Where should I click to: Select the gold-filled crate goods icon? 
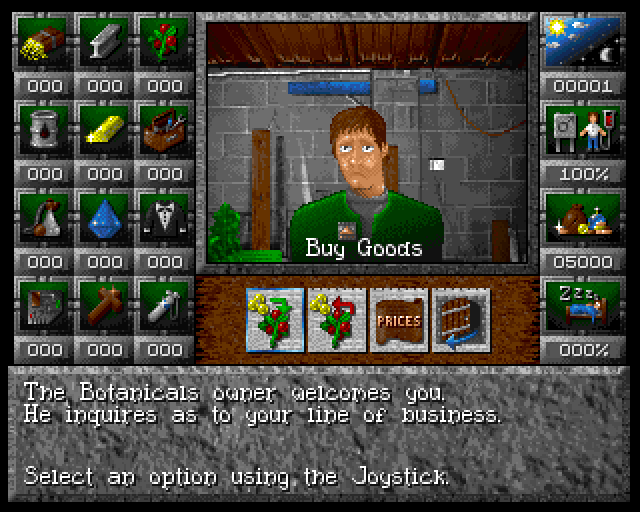pos(44,42)
